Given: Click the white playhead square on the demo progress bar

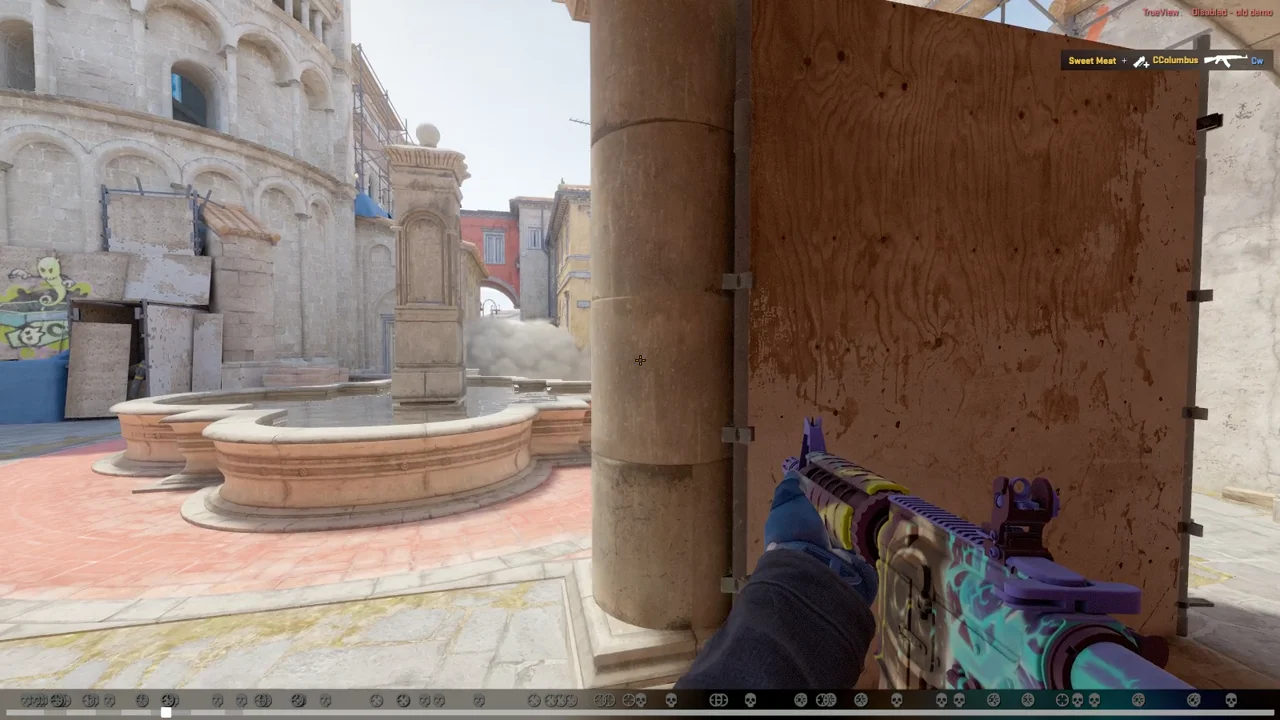Looking at the screenshot, I should (168, 711).
